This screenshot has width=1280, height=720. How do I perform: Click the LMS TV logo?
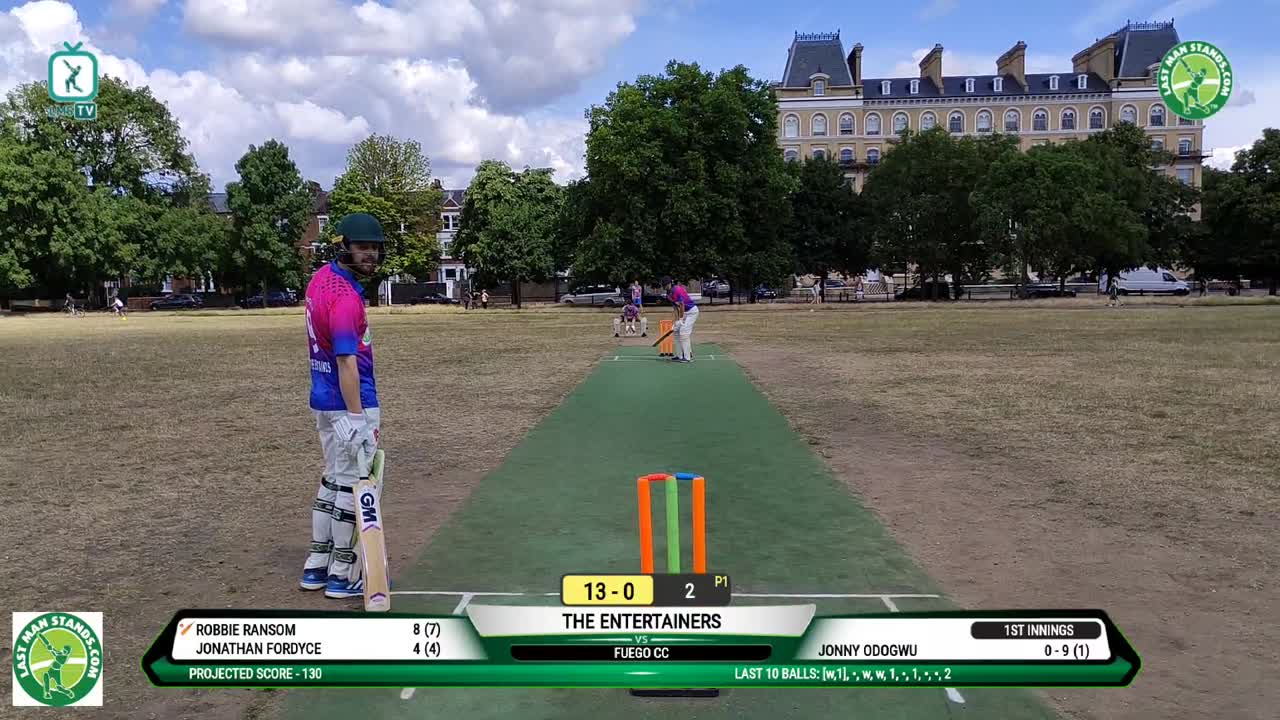coord(72,81)
